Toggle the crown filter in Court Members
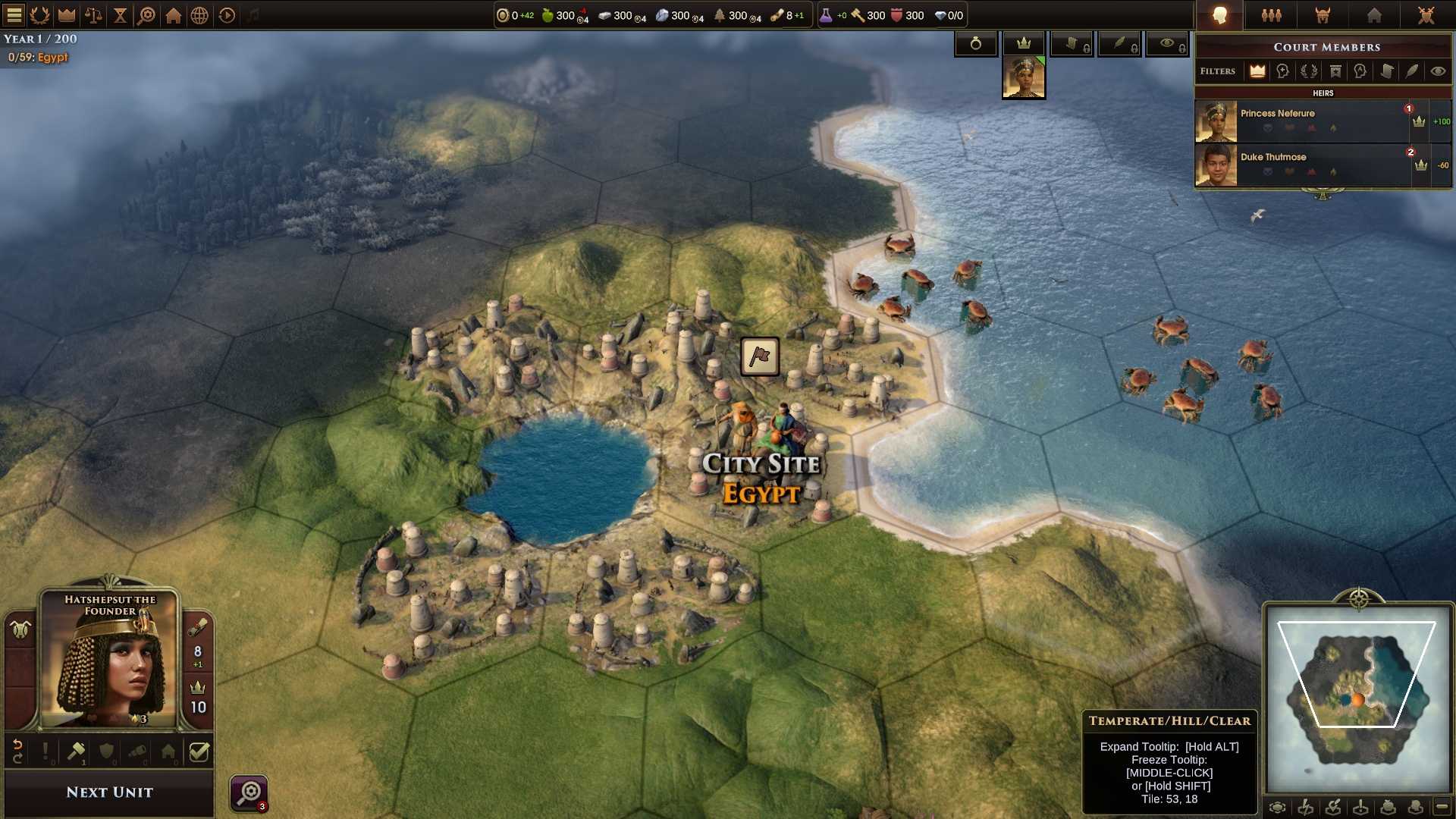The height and width of the screenshot is (819, 1456). click(1257, 71)
